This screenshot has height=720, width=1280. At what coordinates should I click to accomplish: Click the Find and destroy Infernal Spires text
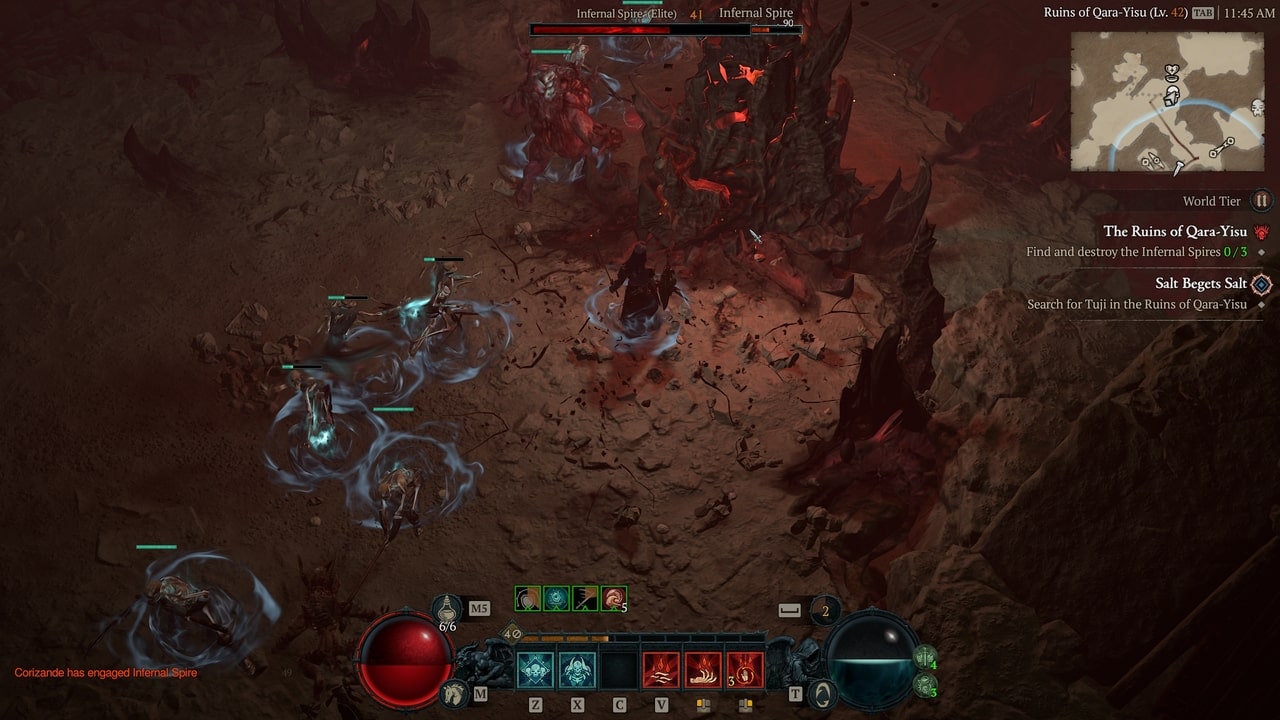coord(1120,252)
